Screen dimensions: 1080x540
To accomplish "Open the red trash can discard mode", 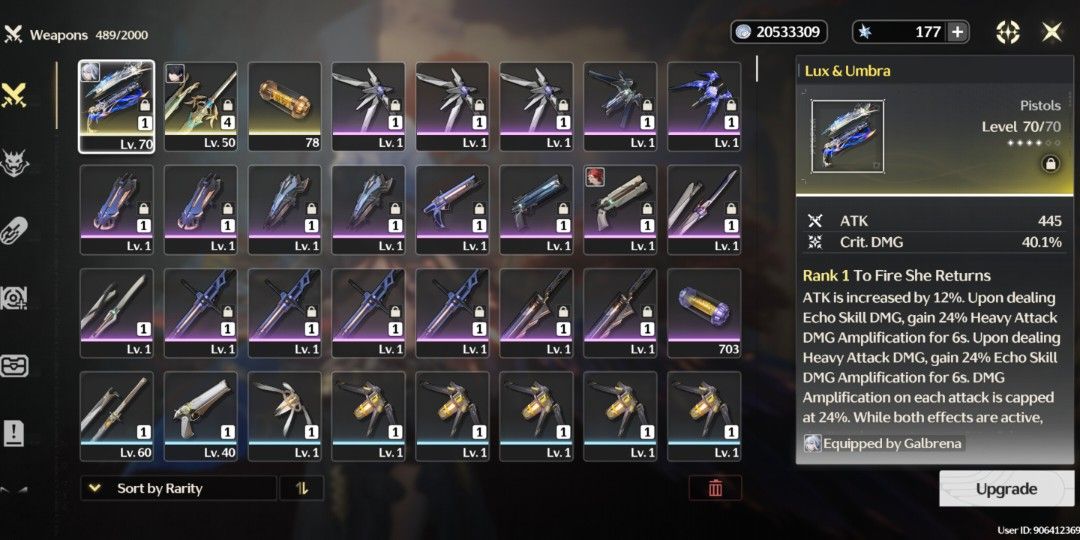I will pyautogui.click(x=715, y=488).
